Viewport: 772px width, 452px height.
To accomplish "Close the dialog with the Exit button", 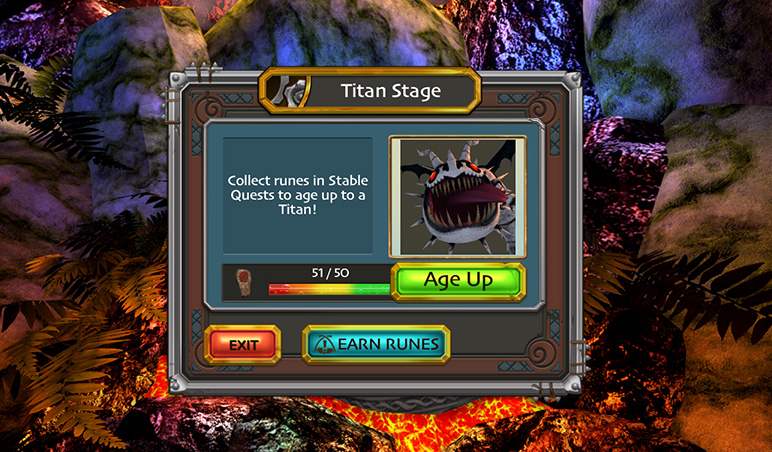I will pyautogui.click(x=243, y=344).
